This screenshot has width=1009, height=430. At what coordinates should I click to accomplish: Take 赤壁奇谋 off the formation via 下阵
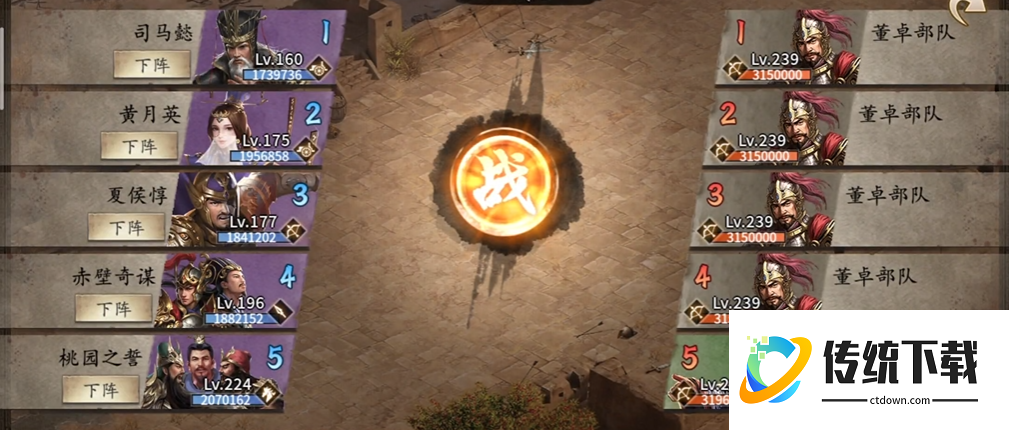pos(114,307)
